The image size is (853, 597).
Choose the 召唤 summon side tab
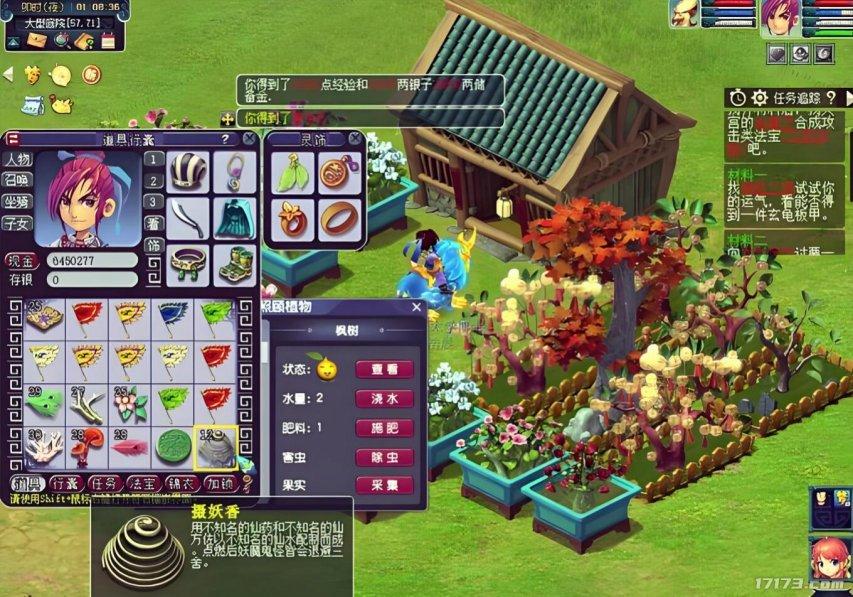tap(16, 180)
